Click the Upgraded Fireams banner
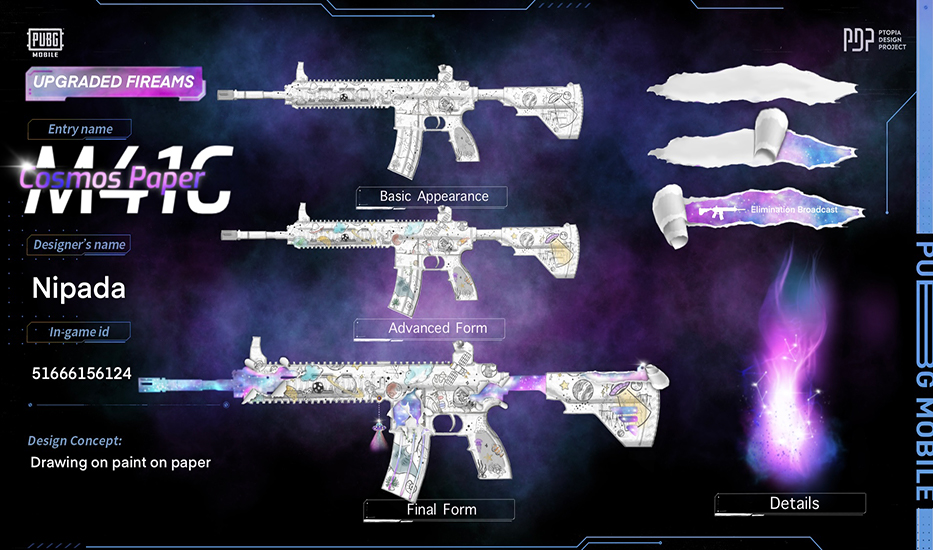Image resolution: width=933 pixels, height=550 pixels. click(113, 82)
